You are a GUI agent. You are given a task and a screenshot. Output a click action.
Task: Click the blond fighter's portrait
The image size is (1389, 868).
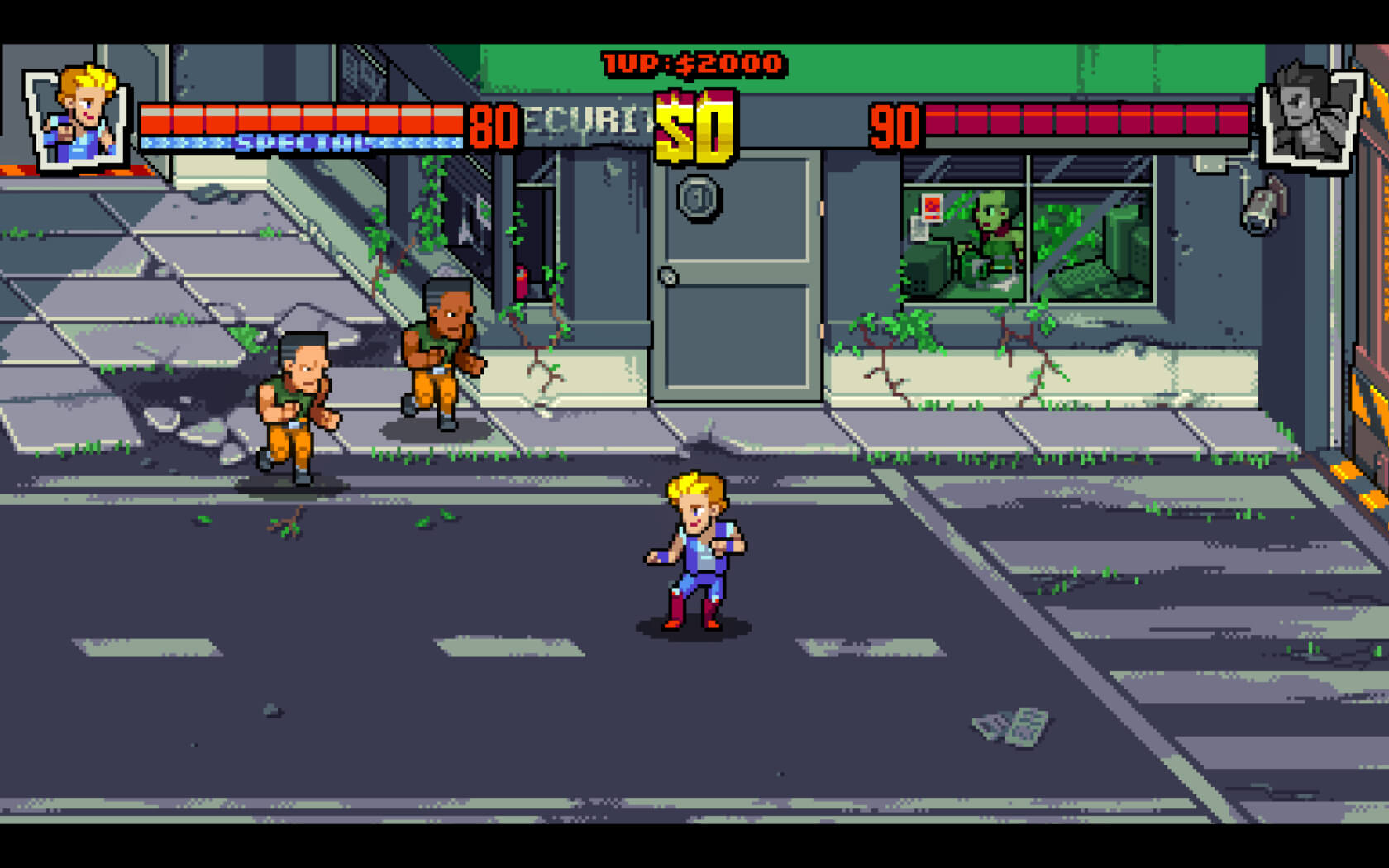(x=79, y=117)
